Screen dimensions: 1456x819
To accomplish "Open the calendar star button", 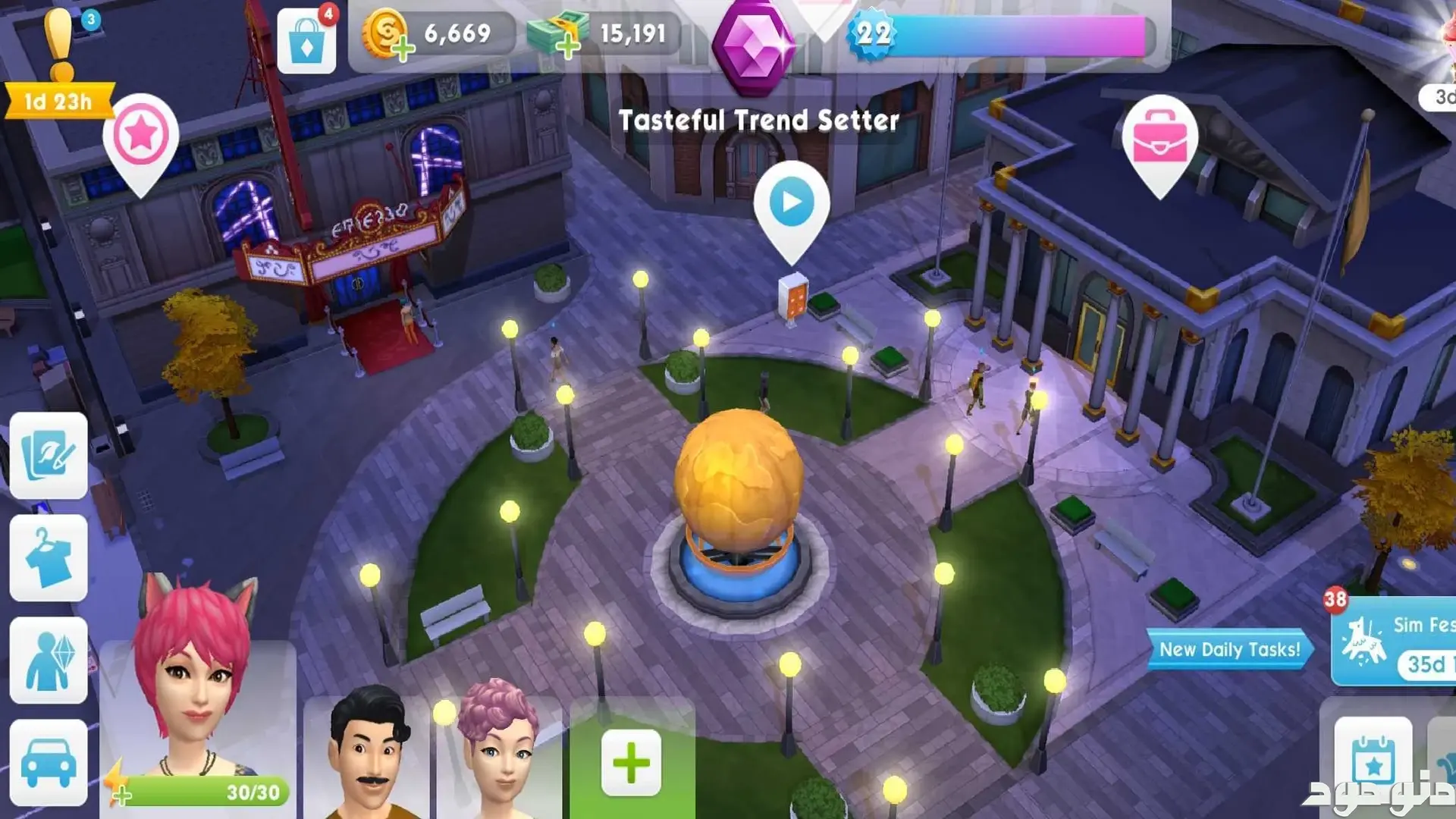I will click(x=1373, y=763).
